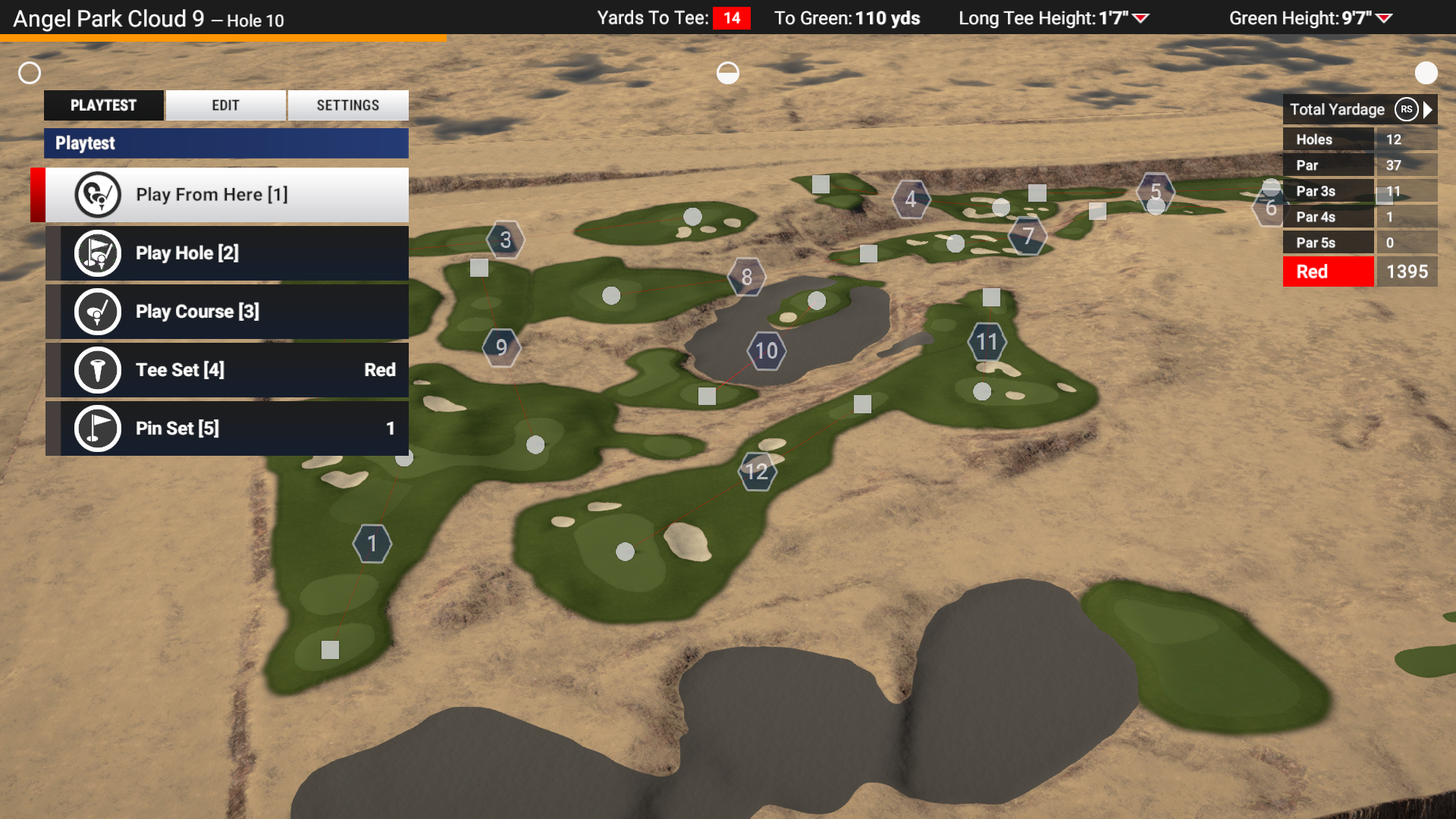
Task: Open the Long Tee Height dropdown
Action: coord(1141,18)
